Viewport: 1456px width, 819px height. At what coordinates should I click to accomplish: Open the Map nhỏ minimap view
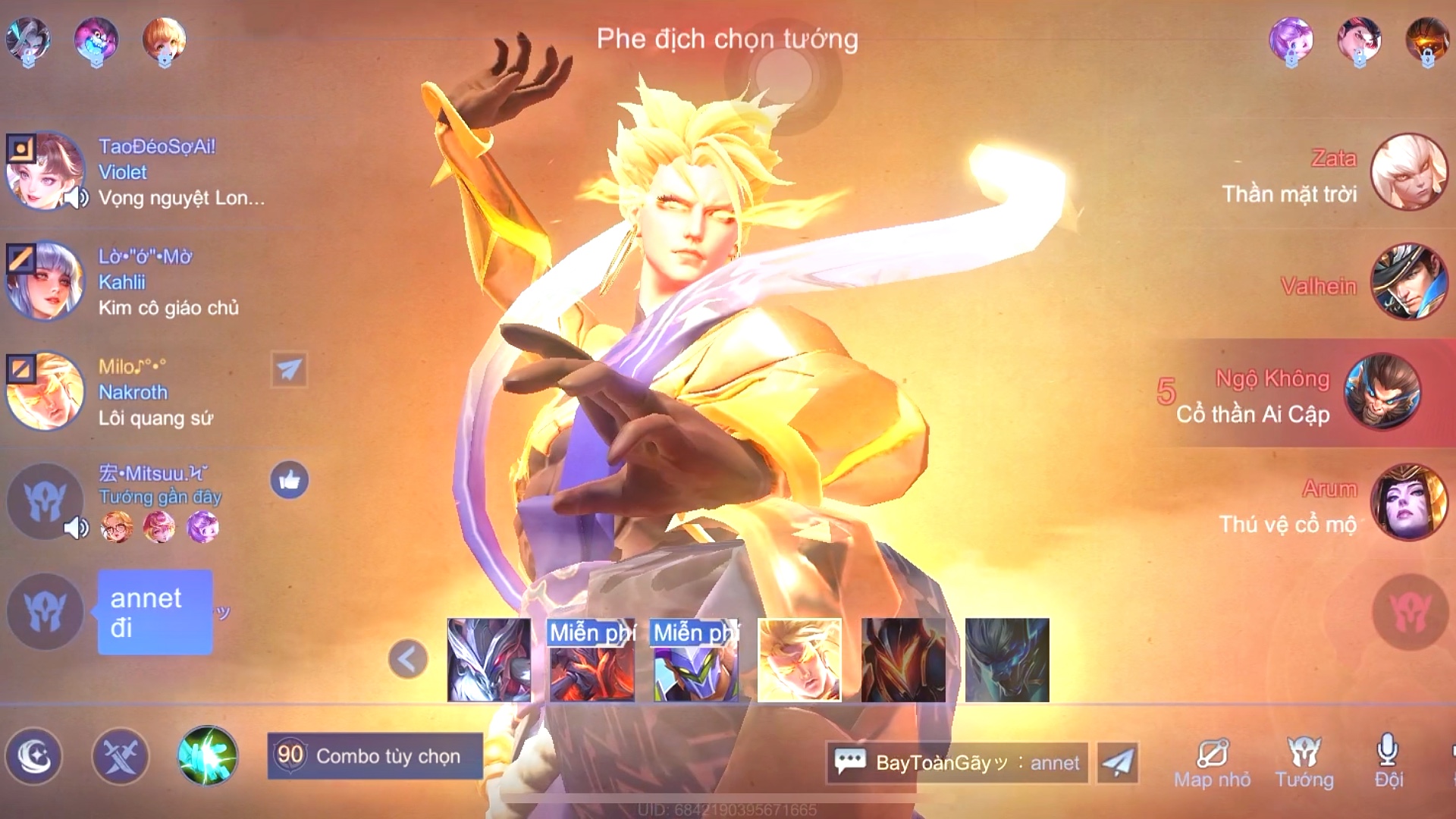(x=1212, y=763)
